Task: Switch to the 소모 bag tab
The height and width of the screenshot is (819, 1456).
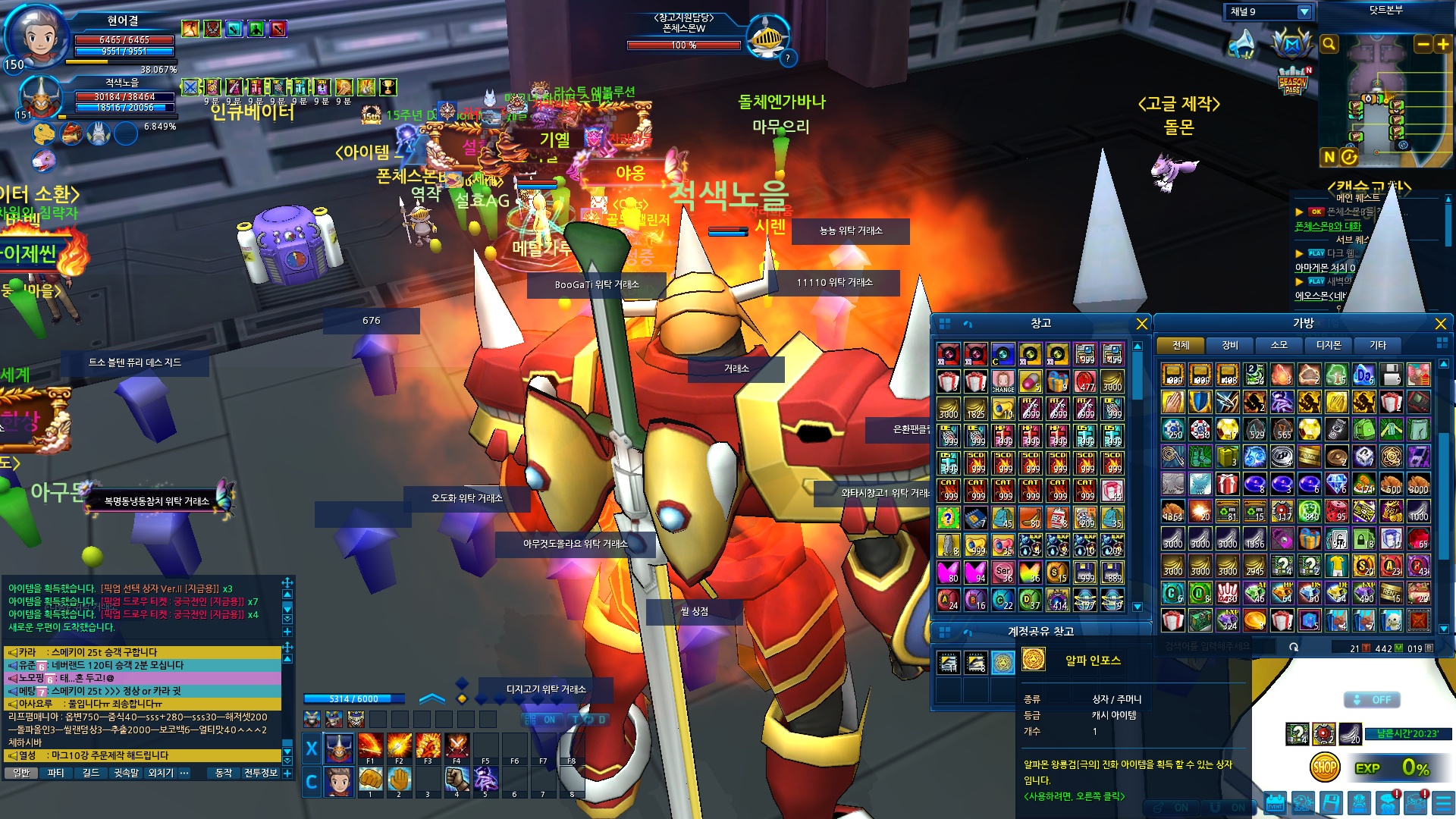Action: coord(1279,345)
